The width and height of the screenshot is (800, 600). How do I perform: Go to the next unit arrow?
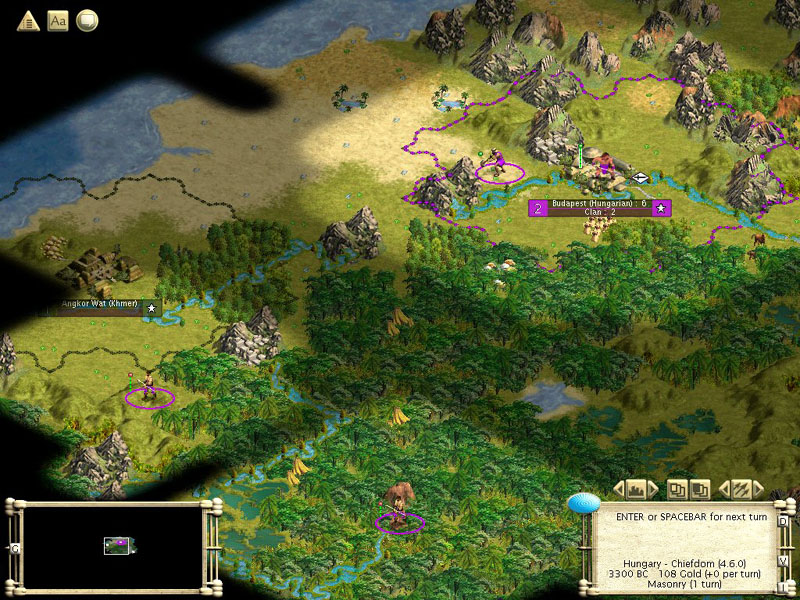(x=757, y=489)
